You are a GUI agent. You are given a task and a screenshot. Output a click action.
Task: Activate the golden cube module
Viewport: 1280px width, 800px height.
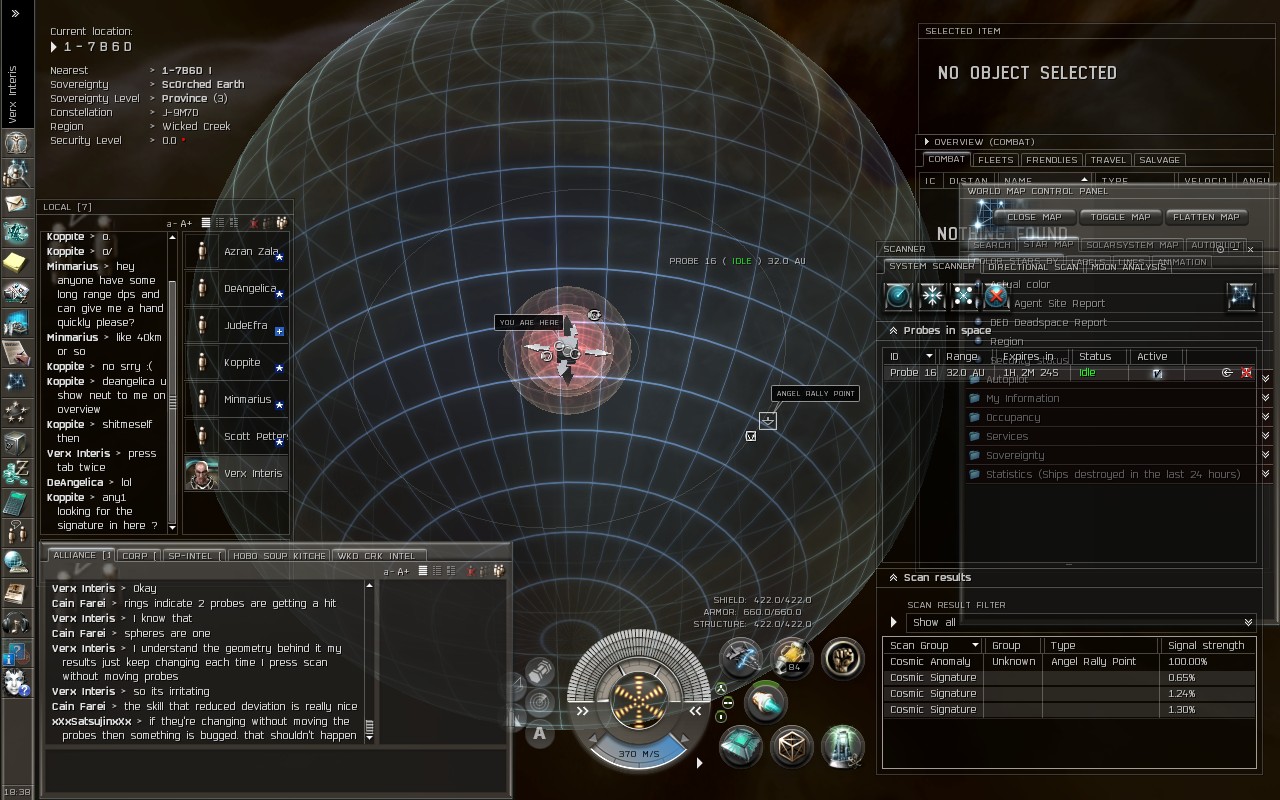(791, 746)
